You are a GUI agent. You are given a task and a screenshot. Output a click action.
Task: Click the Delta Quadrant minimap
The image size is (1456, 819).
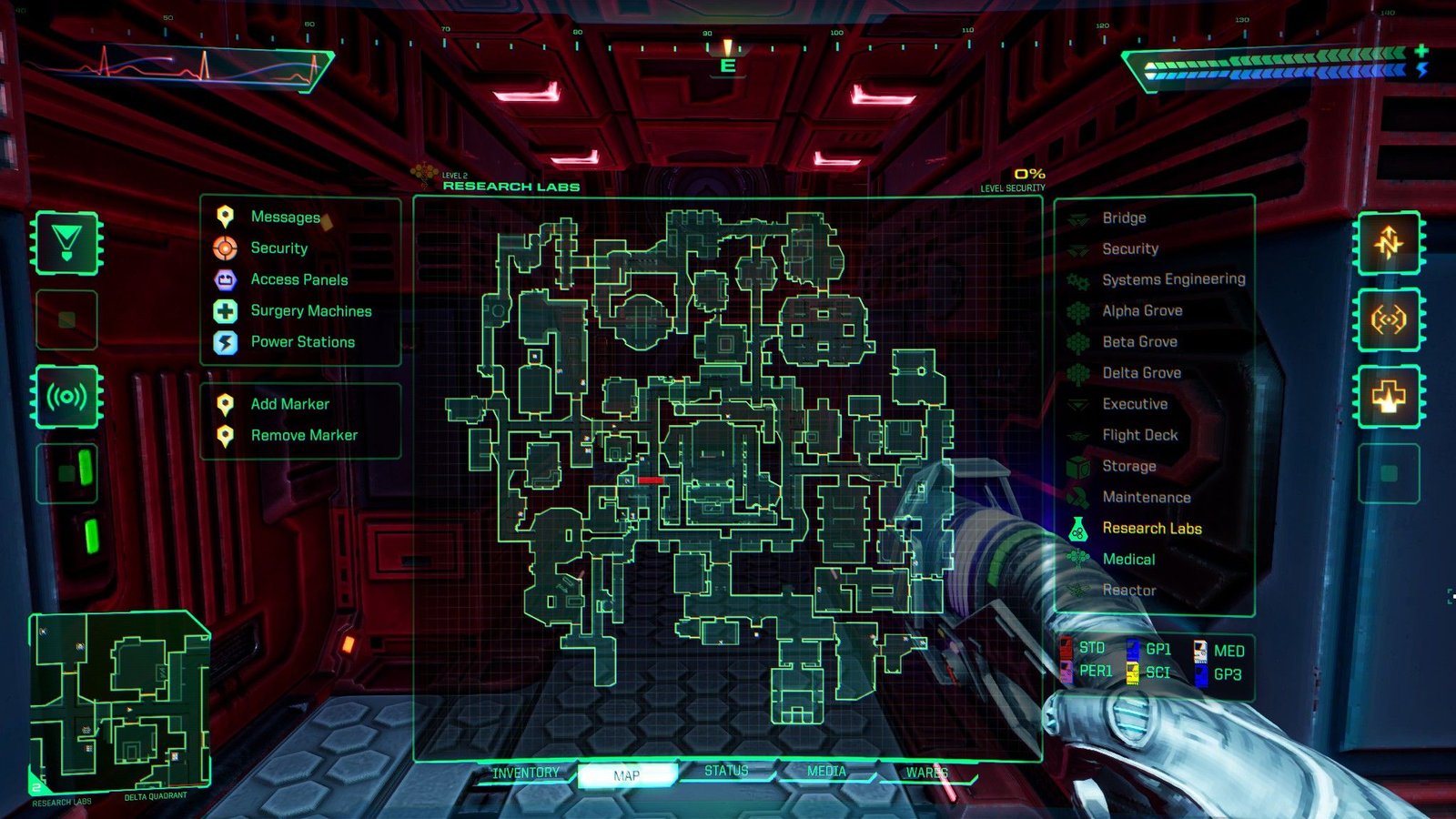click(120, 703)
